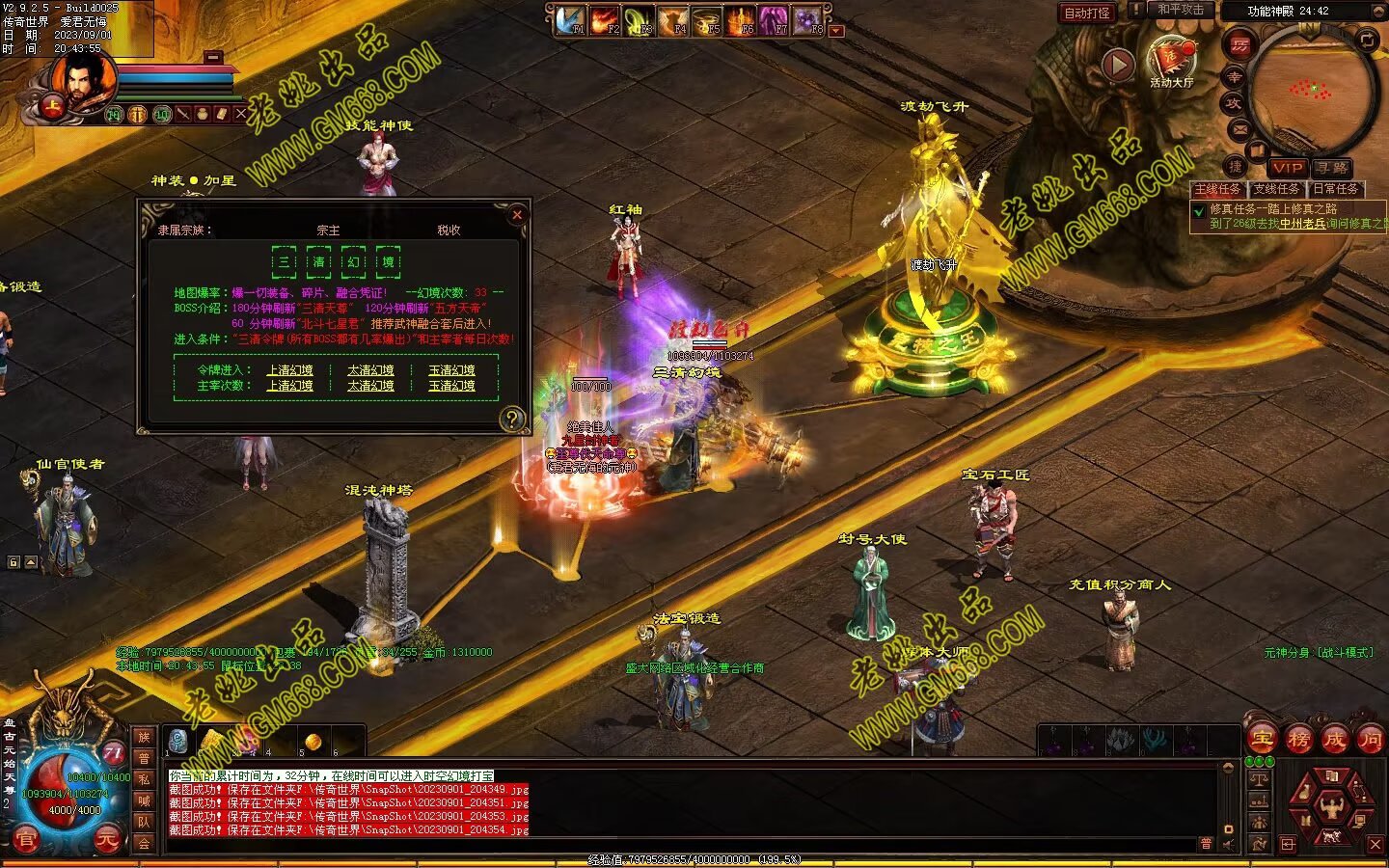Select the 私 private chat channel

[144, 779]
